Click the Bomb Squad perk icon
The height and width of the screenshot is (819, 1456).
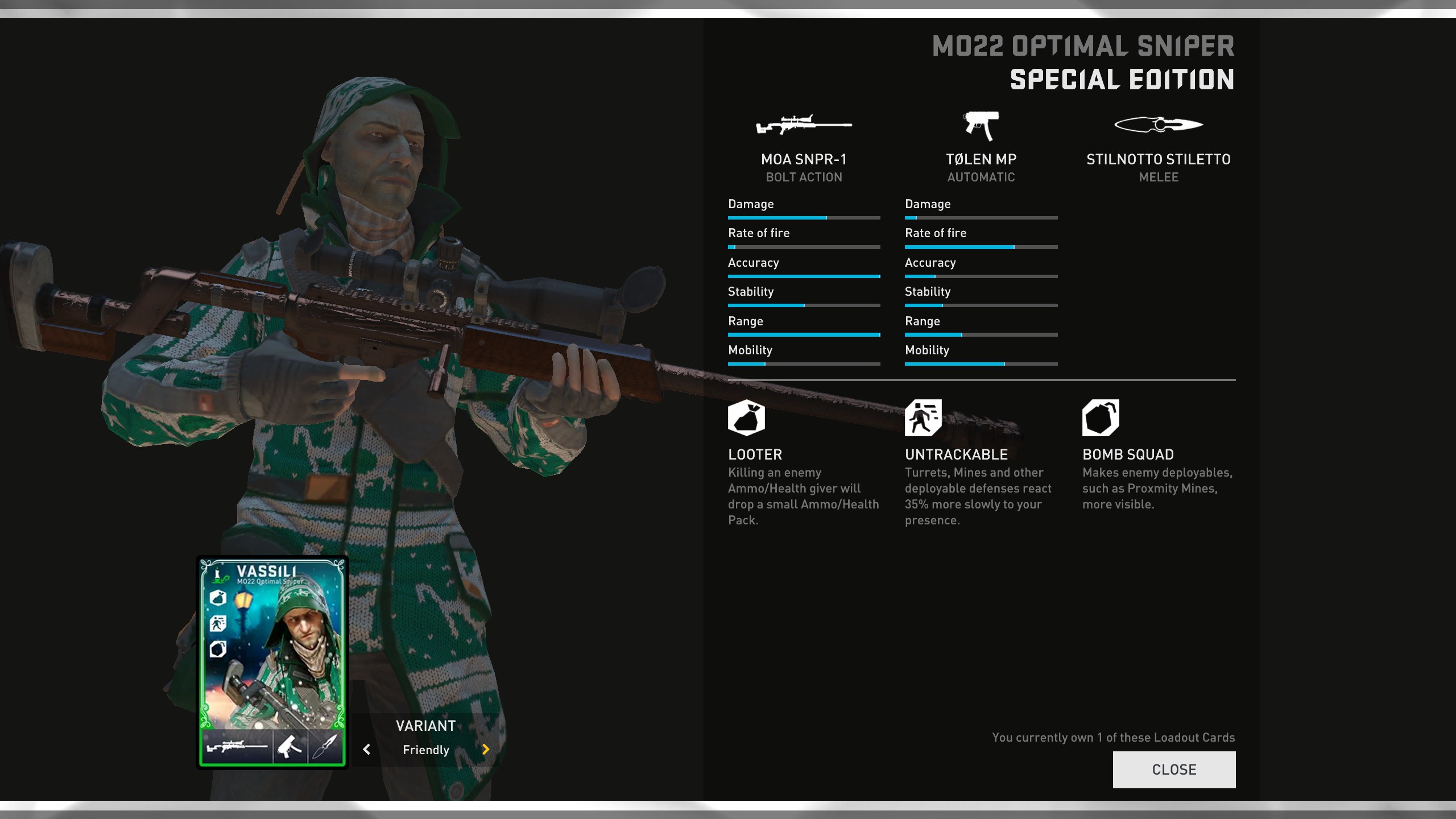pos(1101,418)
